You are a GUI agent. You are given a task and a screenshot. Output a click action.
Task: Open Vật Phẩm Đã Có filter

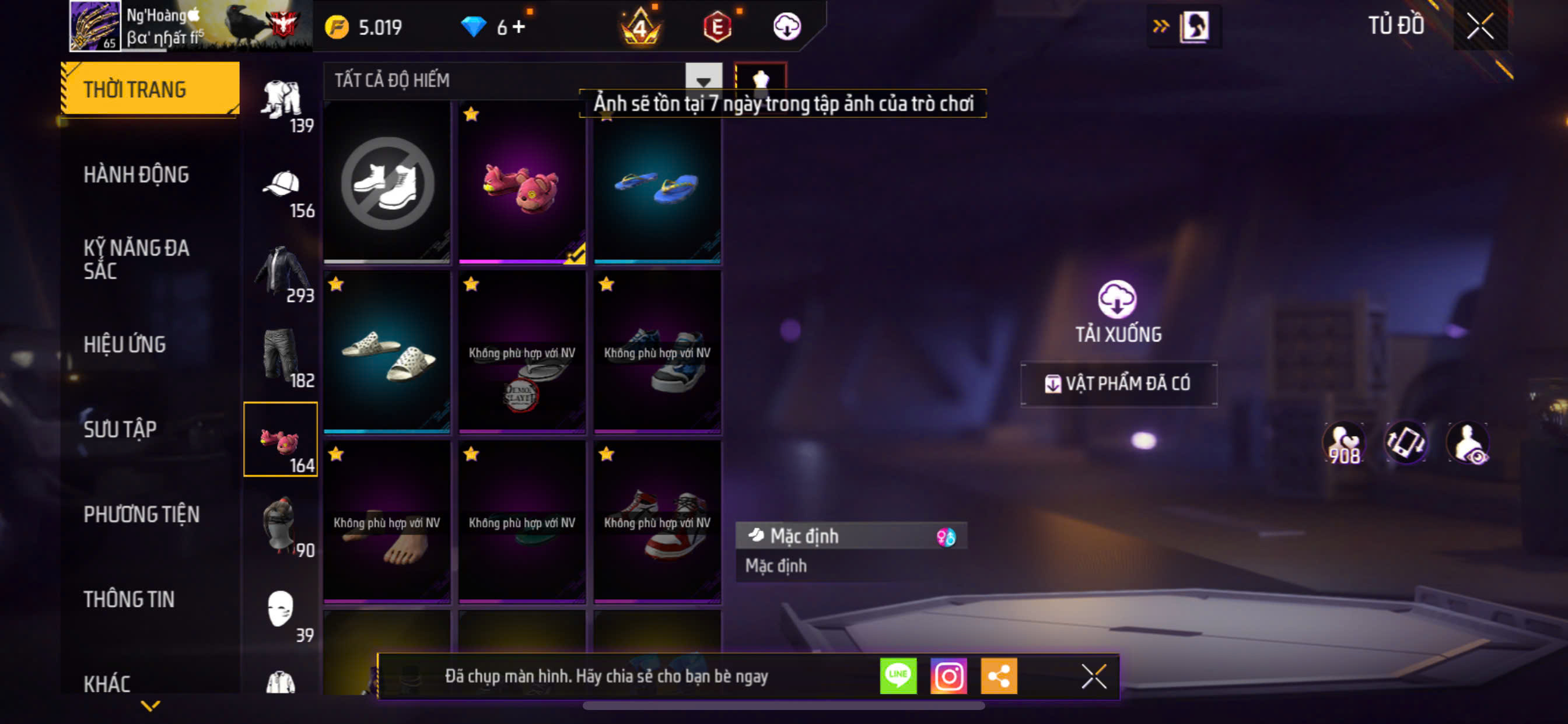(1119, 384)
